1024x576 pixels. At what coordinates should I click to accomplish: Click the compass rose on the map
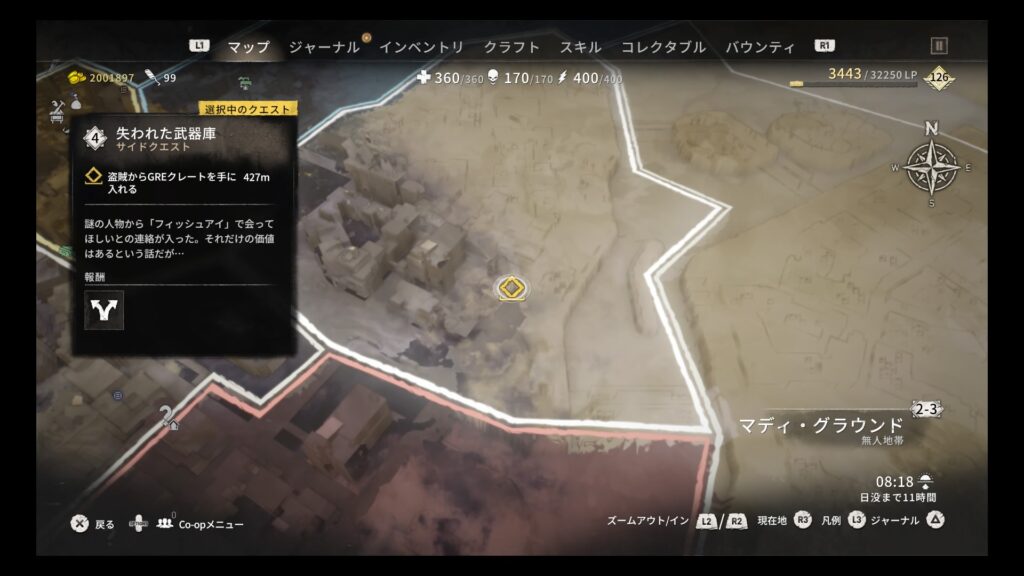[x=932, y=167]
